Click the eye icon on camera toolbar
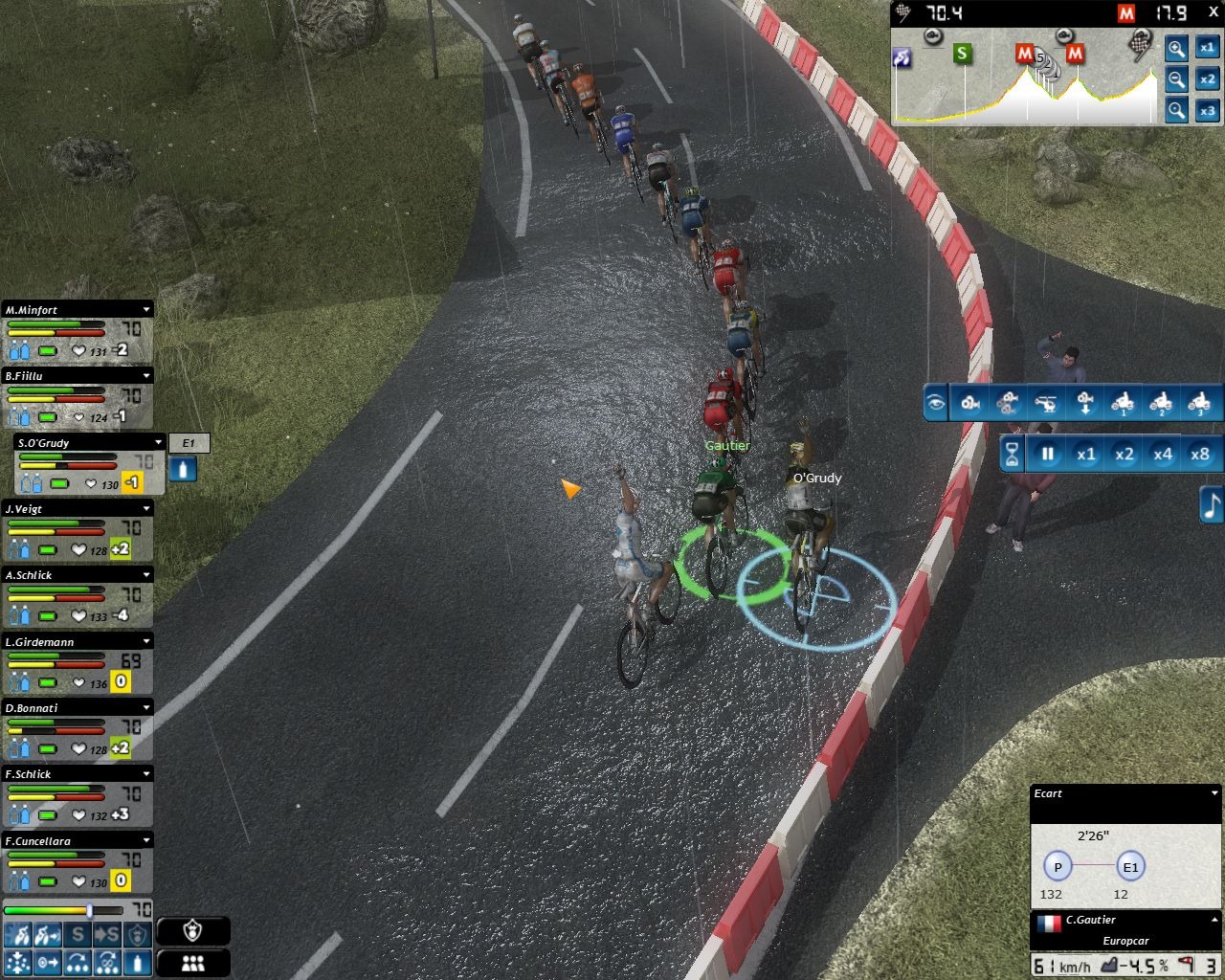Image resolution: width=1225 pixels, height=980 pixels. (936, 403)
